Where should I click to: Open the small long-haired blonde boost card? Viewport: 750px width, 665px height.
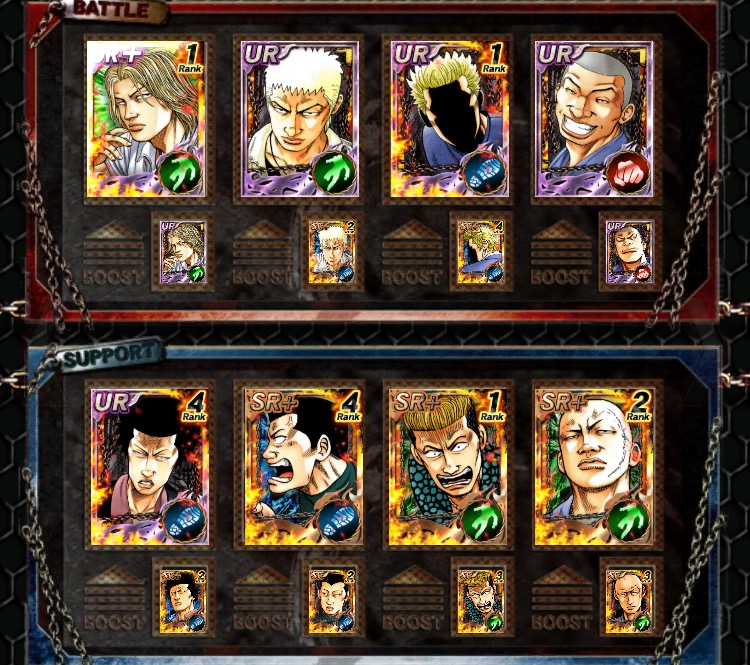point(183,252)
